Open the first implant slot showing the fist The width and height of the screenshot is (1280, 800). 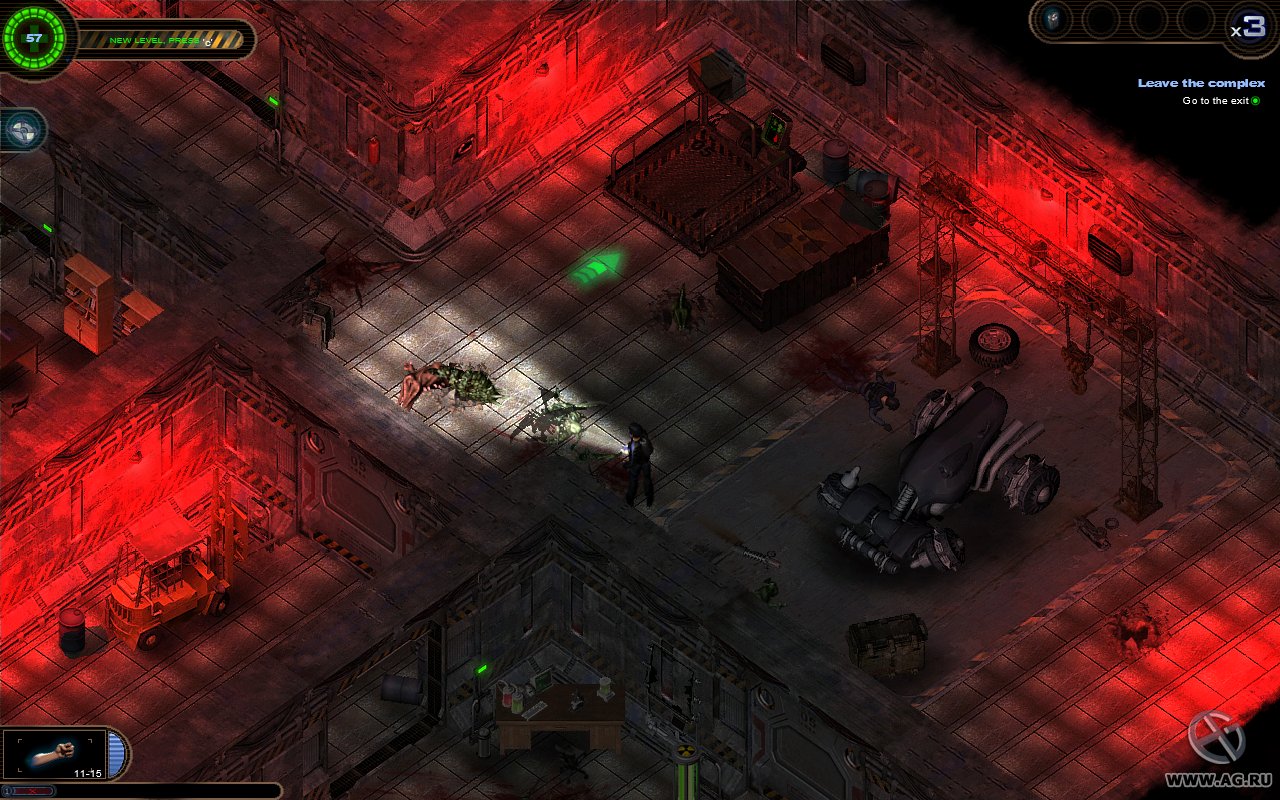click(x=1052, y=20)
